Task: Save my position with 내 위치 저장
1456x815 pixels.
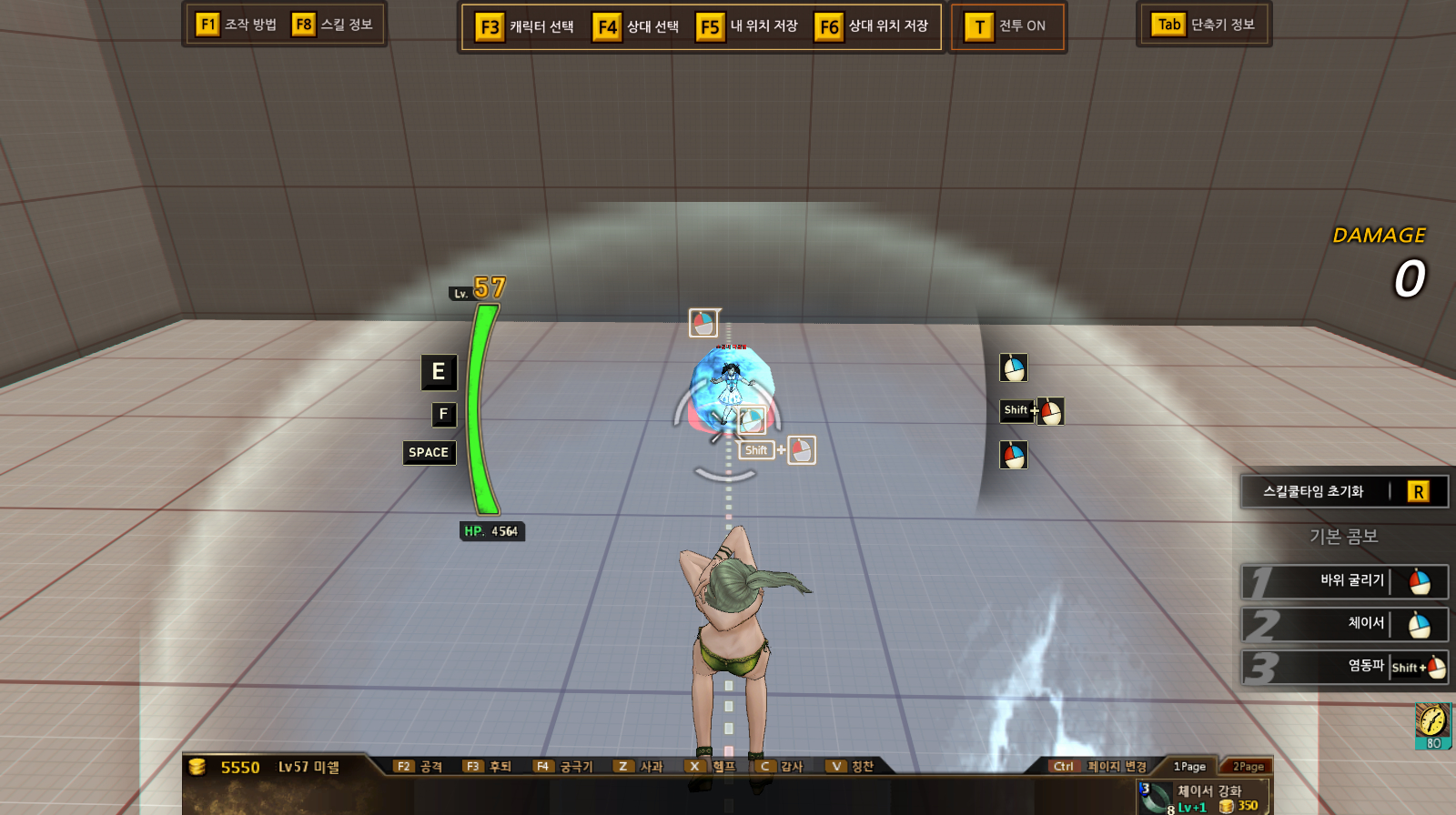Action: tap(748, 26)
